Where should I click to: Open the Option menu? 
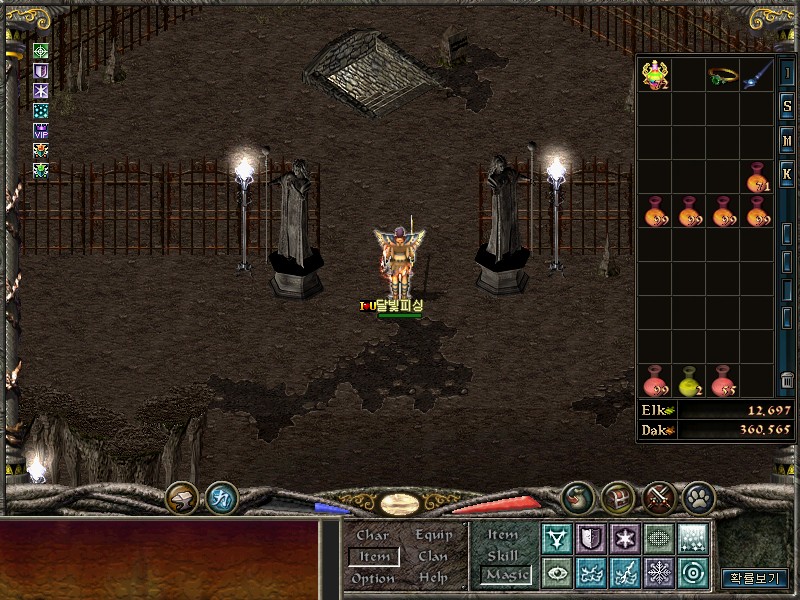click(373, 578)
